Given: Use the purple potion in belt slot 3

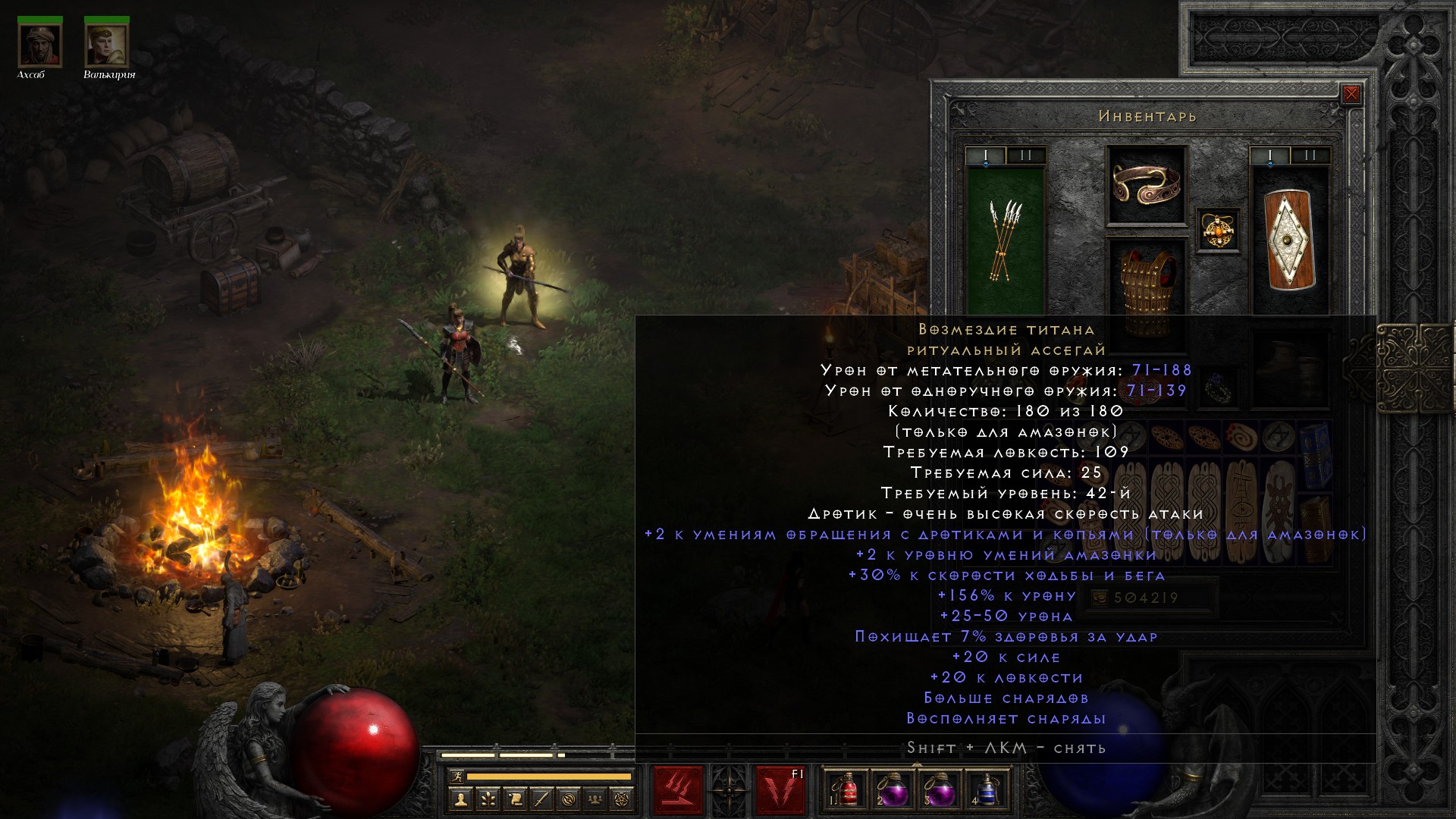Looking at the screenshot, I should 940,790.
